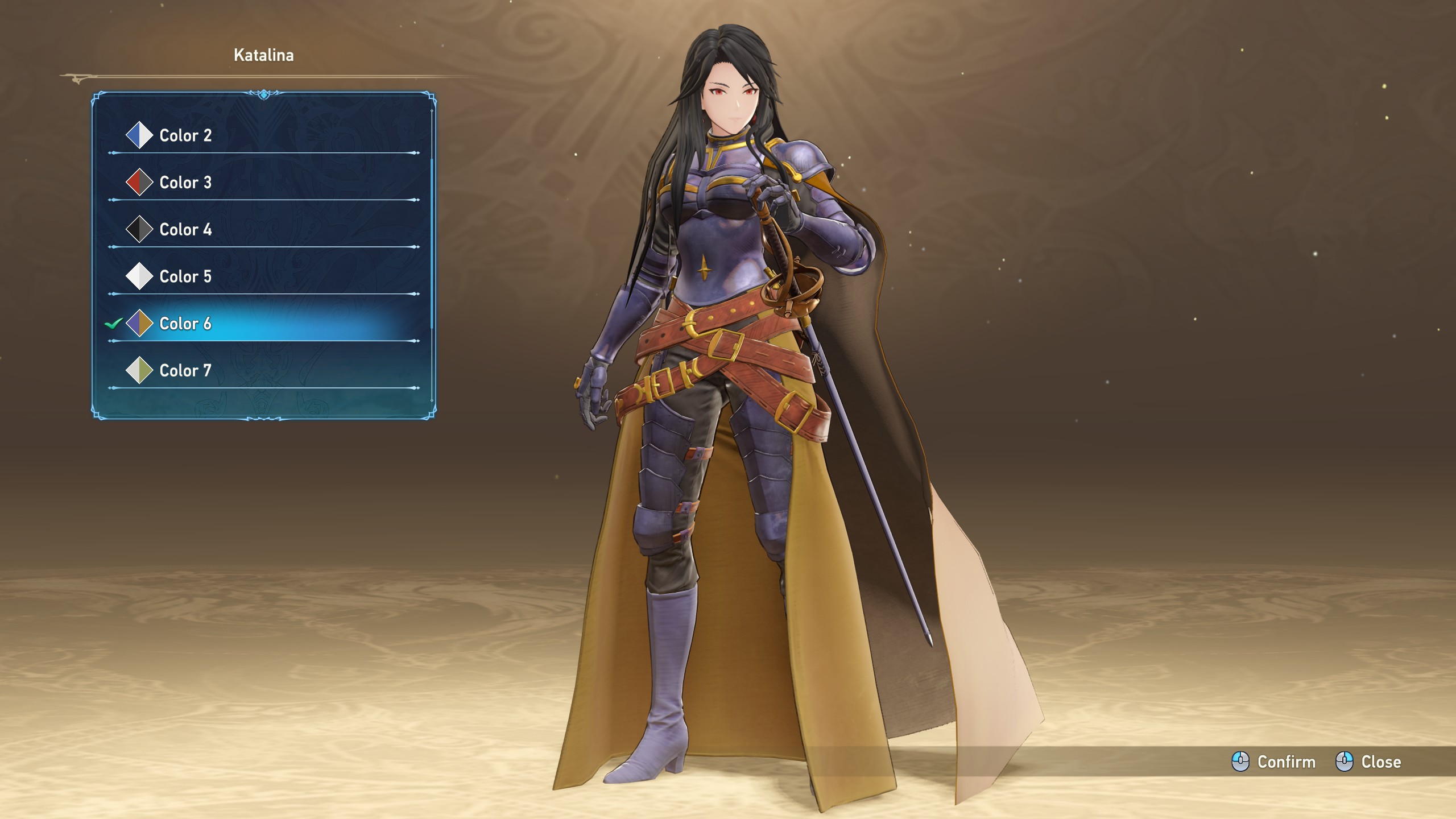The width and height of the screenshot is (1456, 819).
Task: Select the Color 2 blue option
Action: pyautogui.click(x=185, y=135)
